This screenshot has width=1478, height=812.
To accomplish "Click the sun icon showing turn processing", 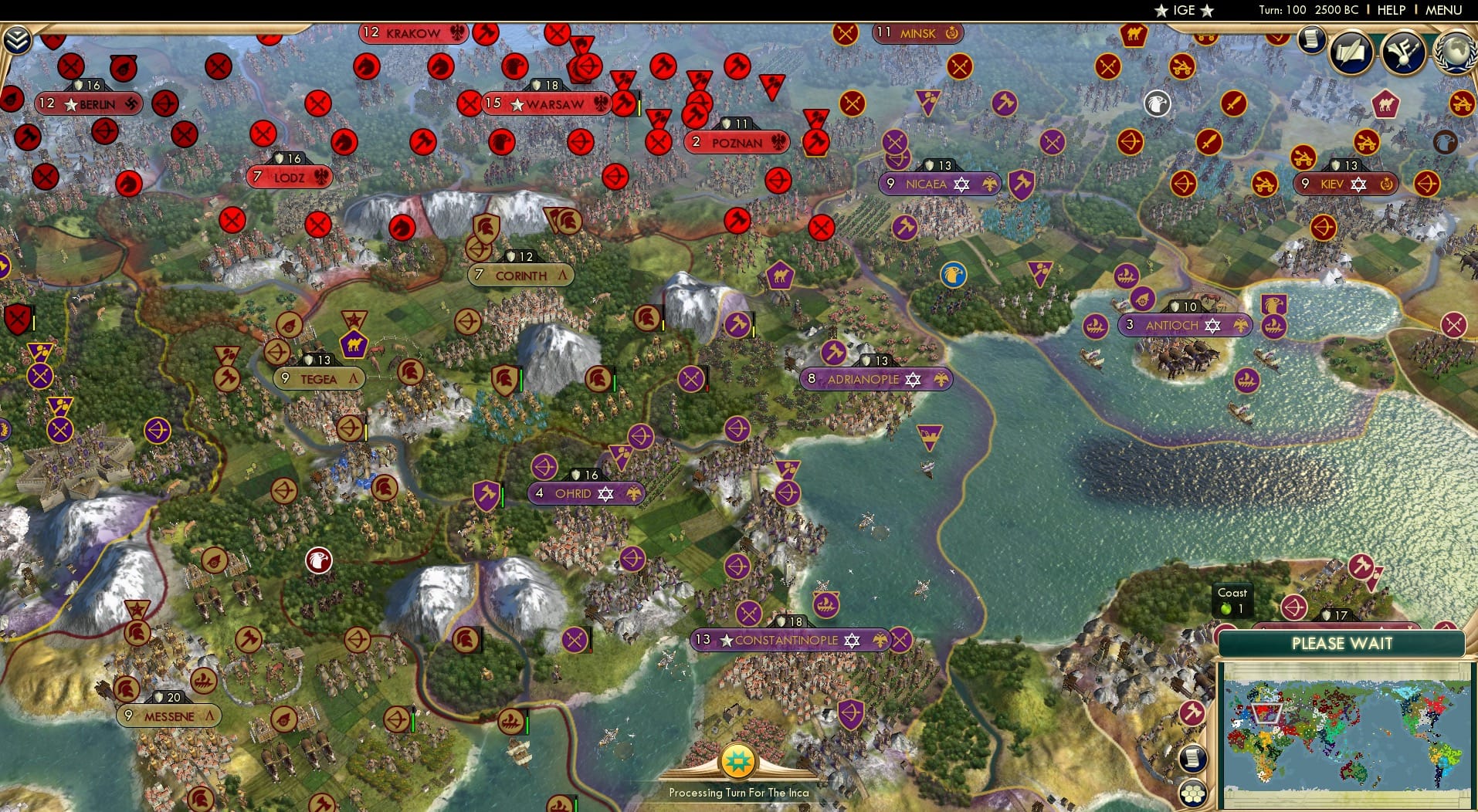I will (738, 760).
